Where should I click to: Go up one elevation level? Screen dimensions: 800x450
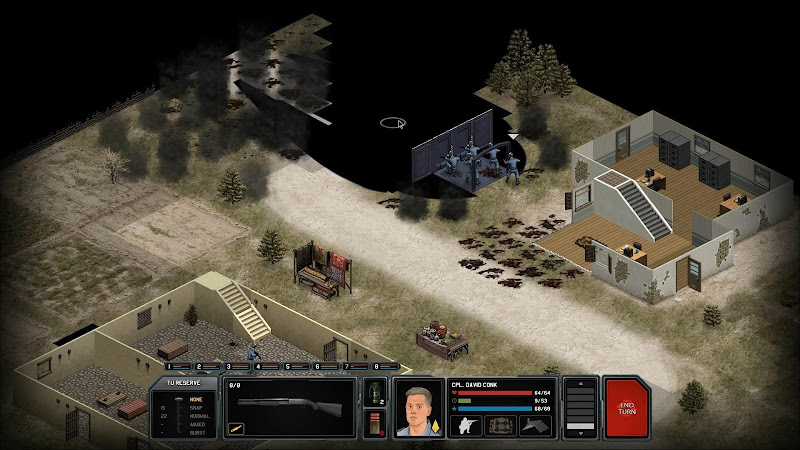(580, 385)
